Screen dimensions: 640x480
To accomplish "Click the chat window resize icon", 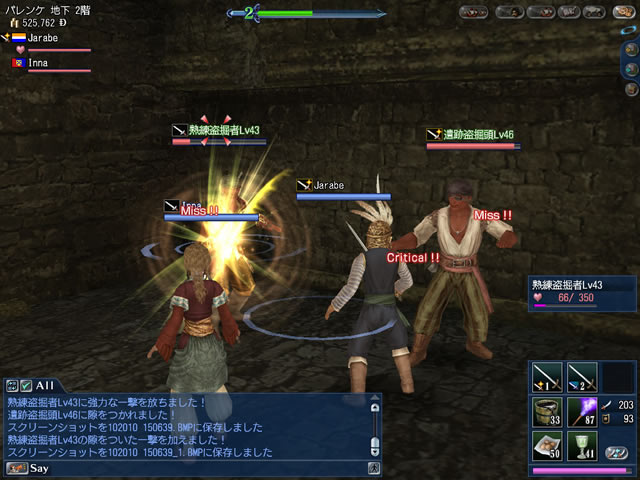I will [x=11, y=385].
